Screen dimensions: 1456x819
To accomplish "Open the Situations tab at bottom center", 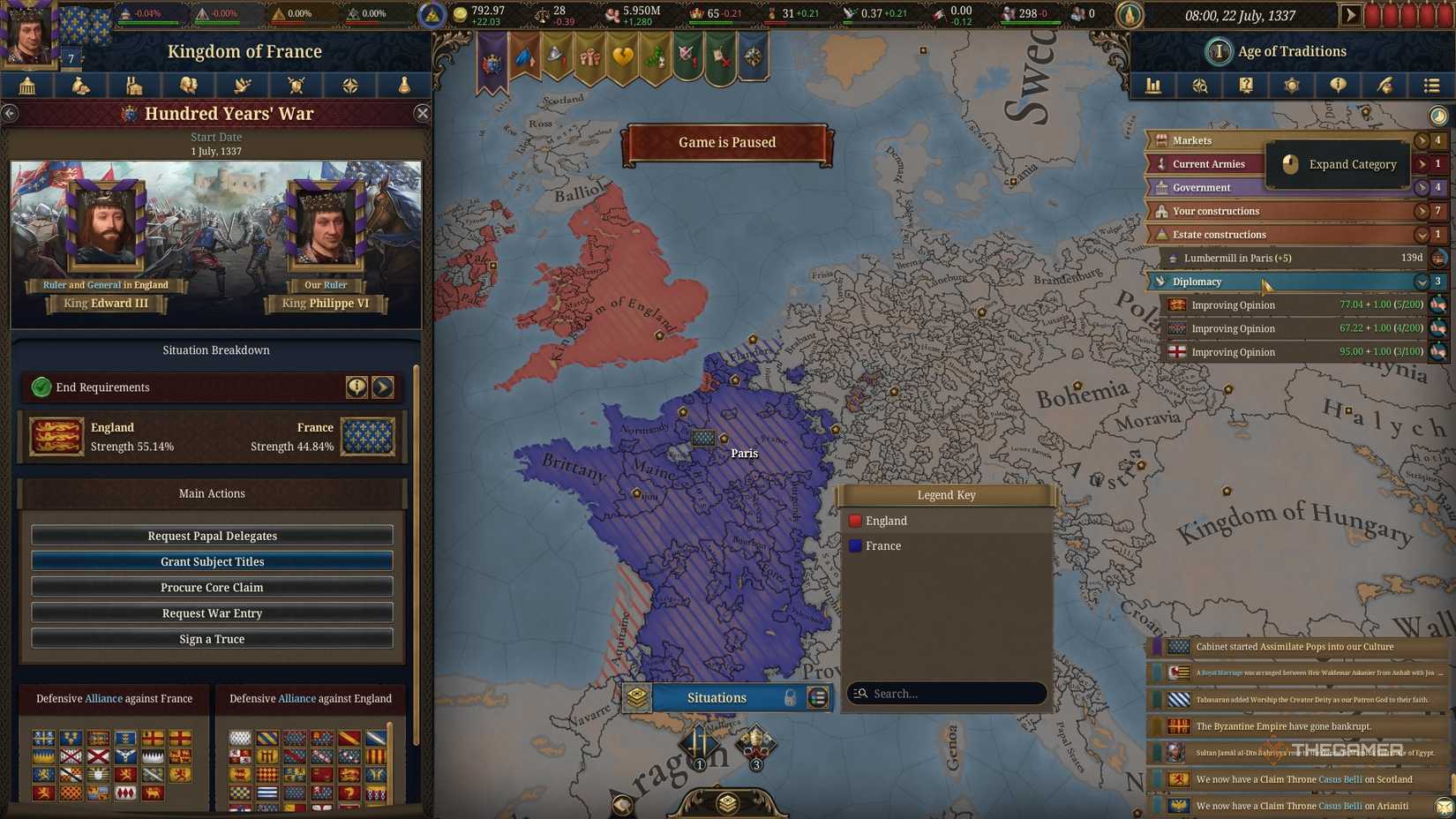I will point(717,697).
